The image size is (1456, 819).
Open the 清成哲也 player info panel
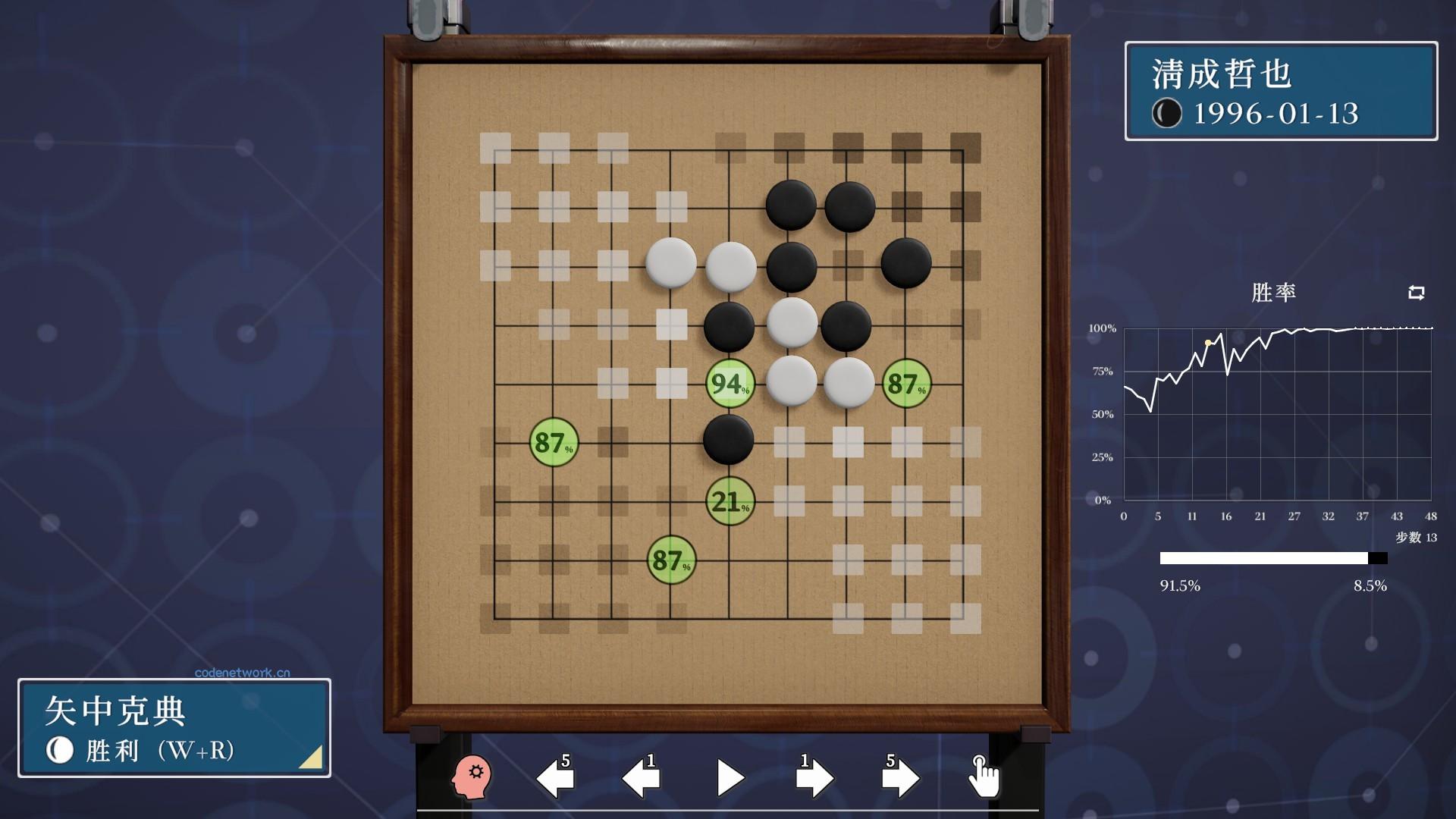[x=1282, y=91]
